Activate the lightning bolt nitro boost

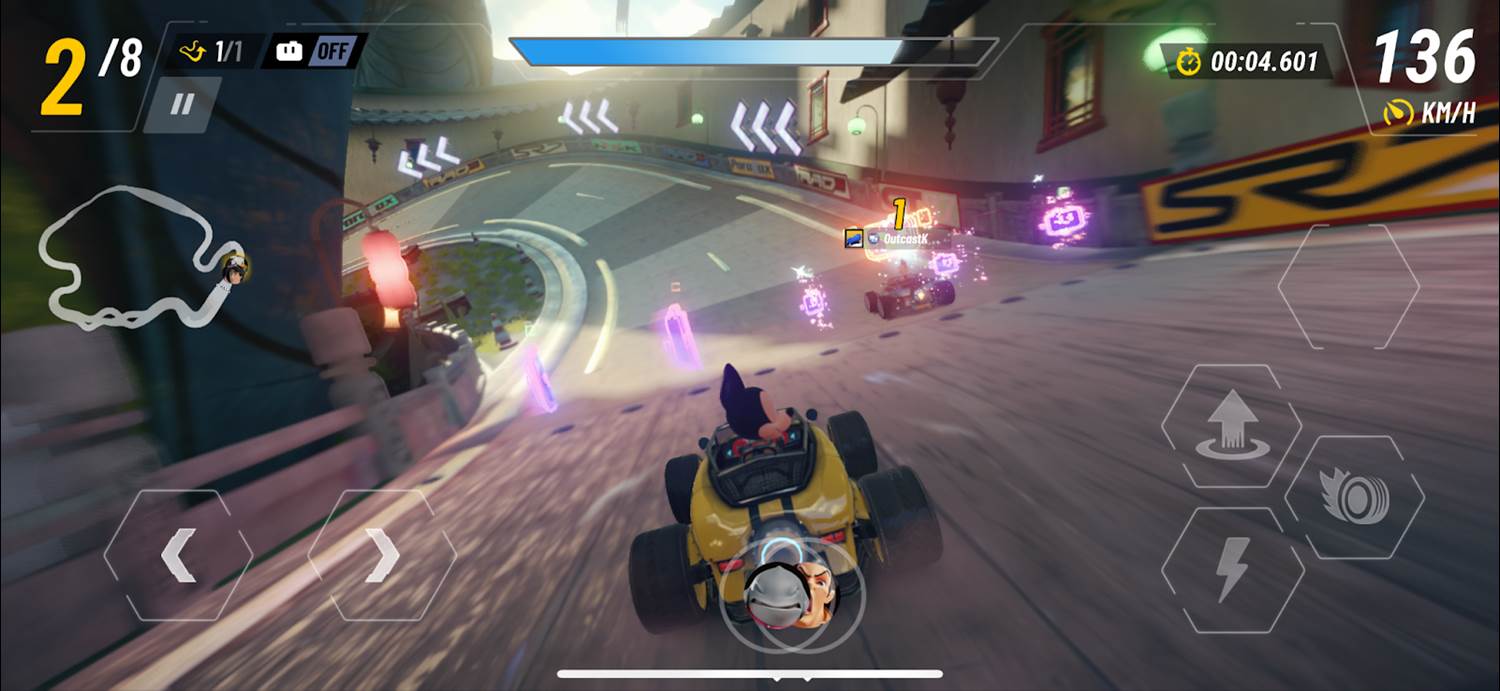[x=1232, y=571]
